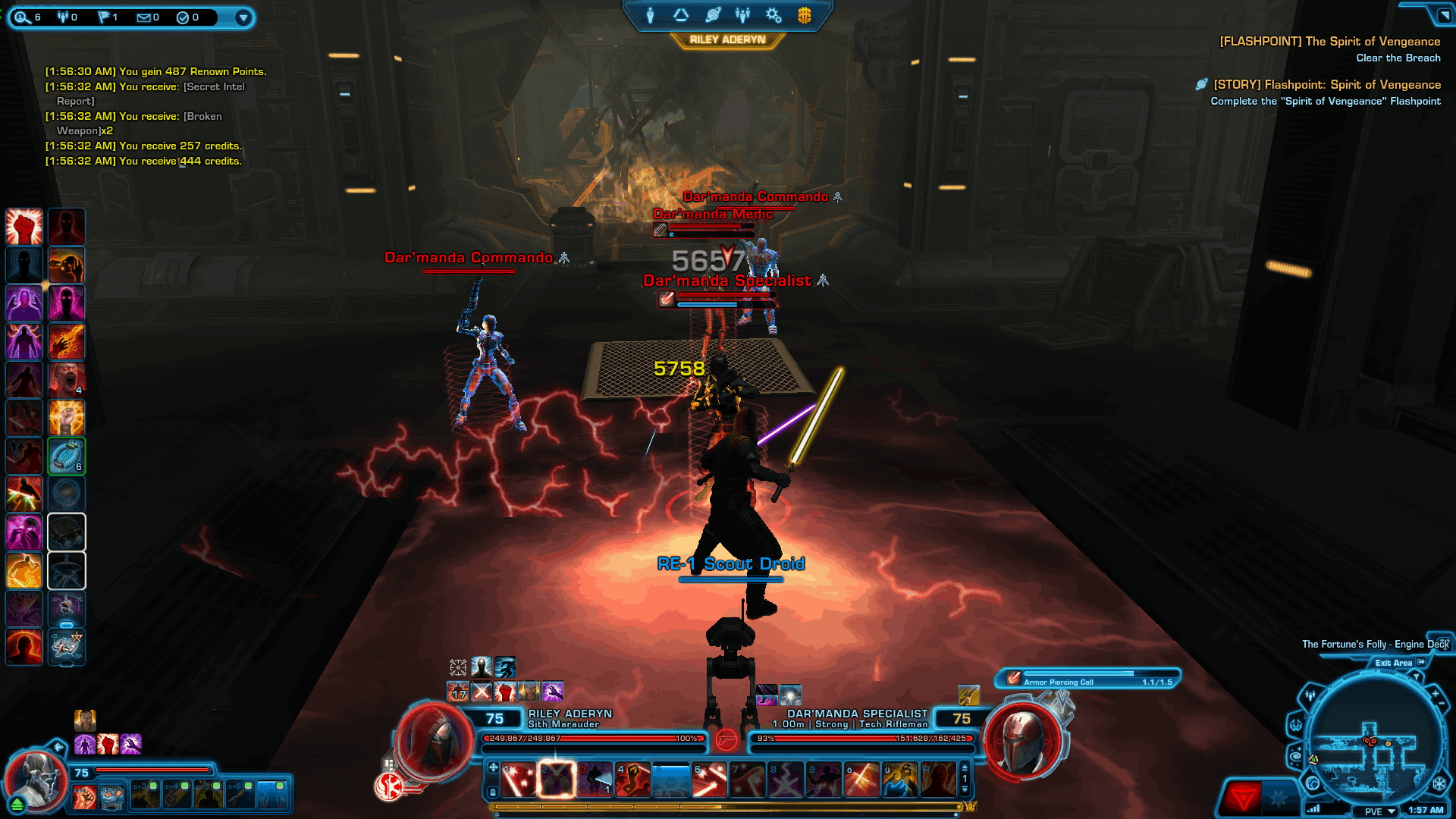Click the Group Finder icon beside the minimap
The height and width of the screenshot is (819, 1456).
[x=1310, y=697]
